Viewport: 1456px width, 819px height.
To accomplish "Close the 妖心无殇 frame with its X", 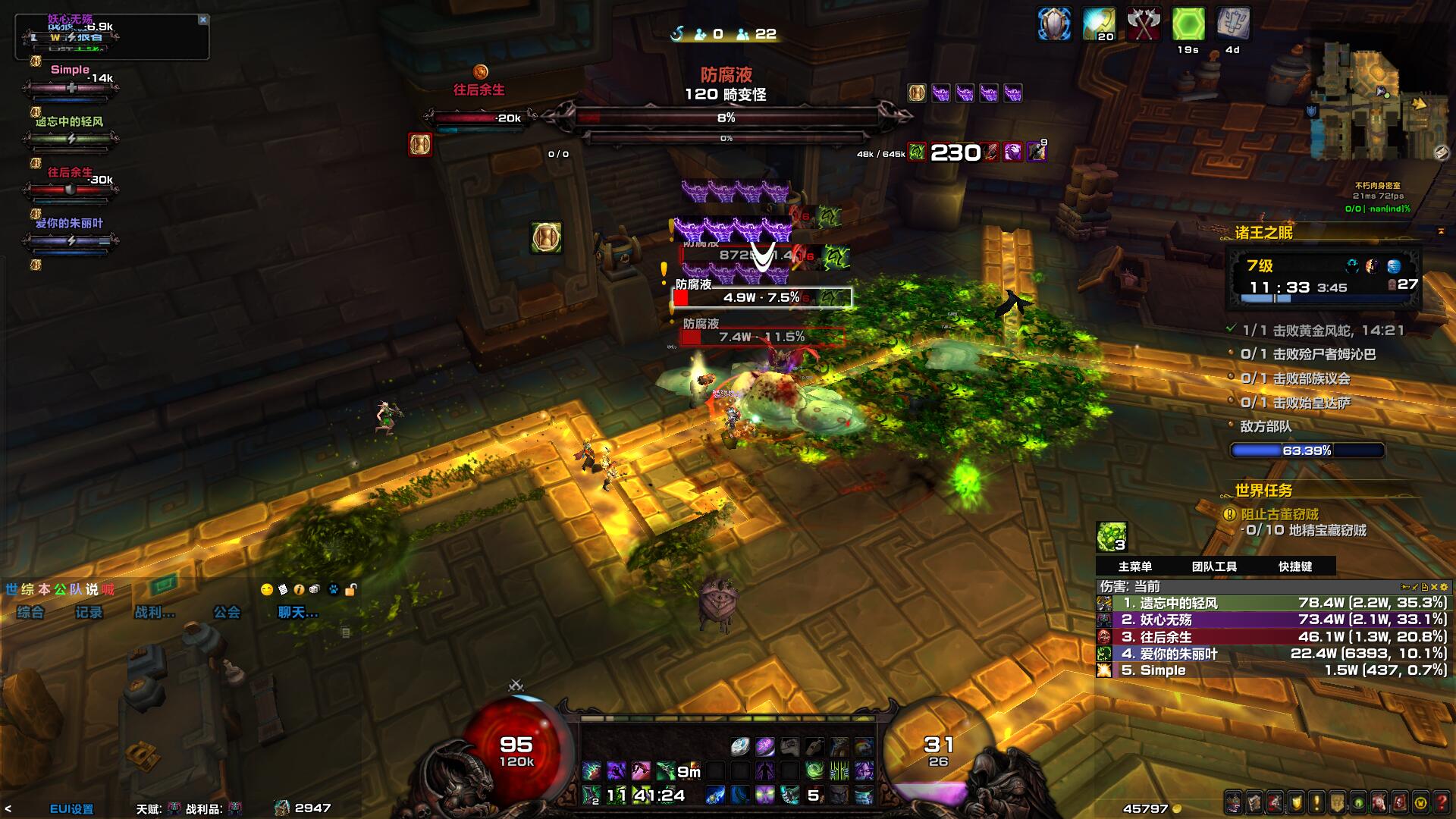I will click(x=202, y=20).
